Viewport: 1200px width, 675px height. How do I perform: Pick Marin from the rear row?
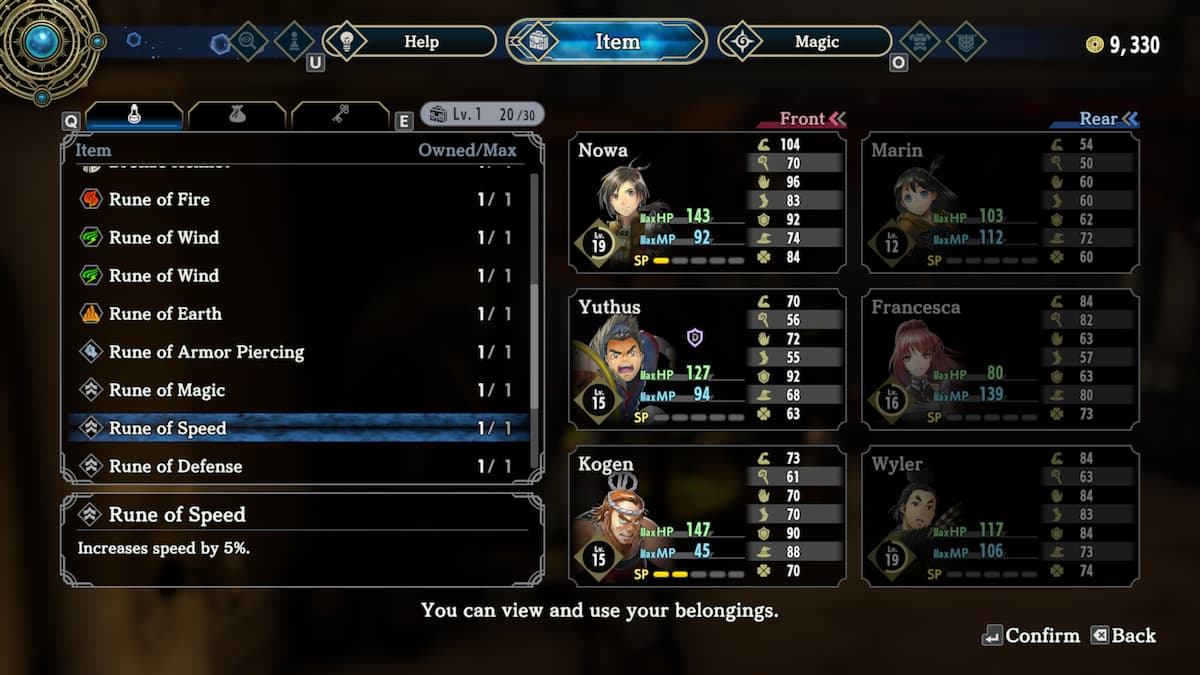click(x=1000, y=203)
